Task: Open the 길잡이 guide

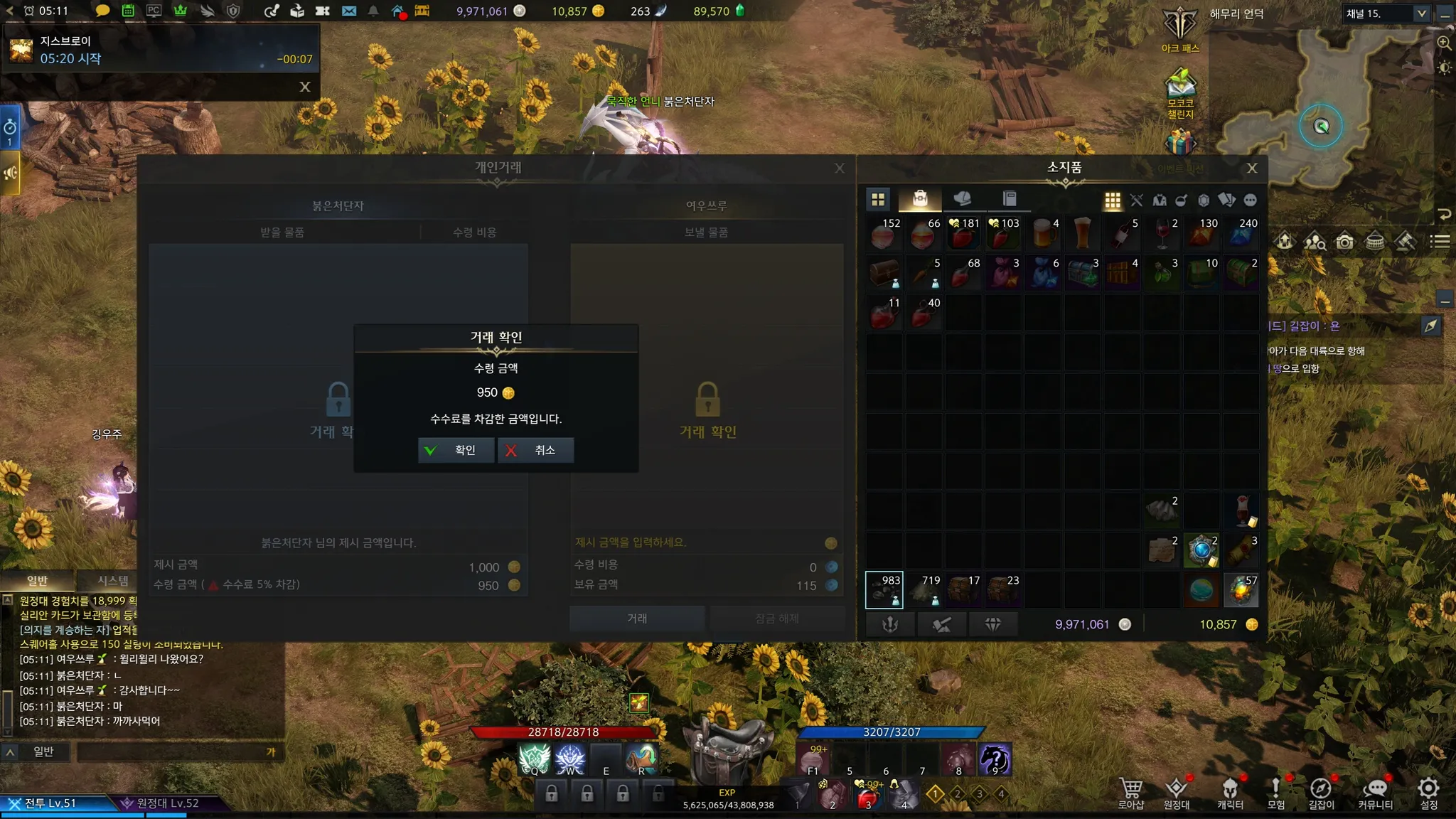Action: tap(1321, 793)
